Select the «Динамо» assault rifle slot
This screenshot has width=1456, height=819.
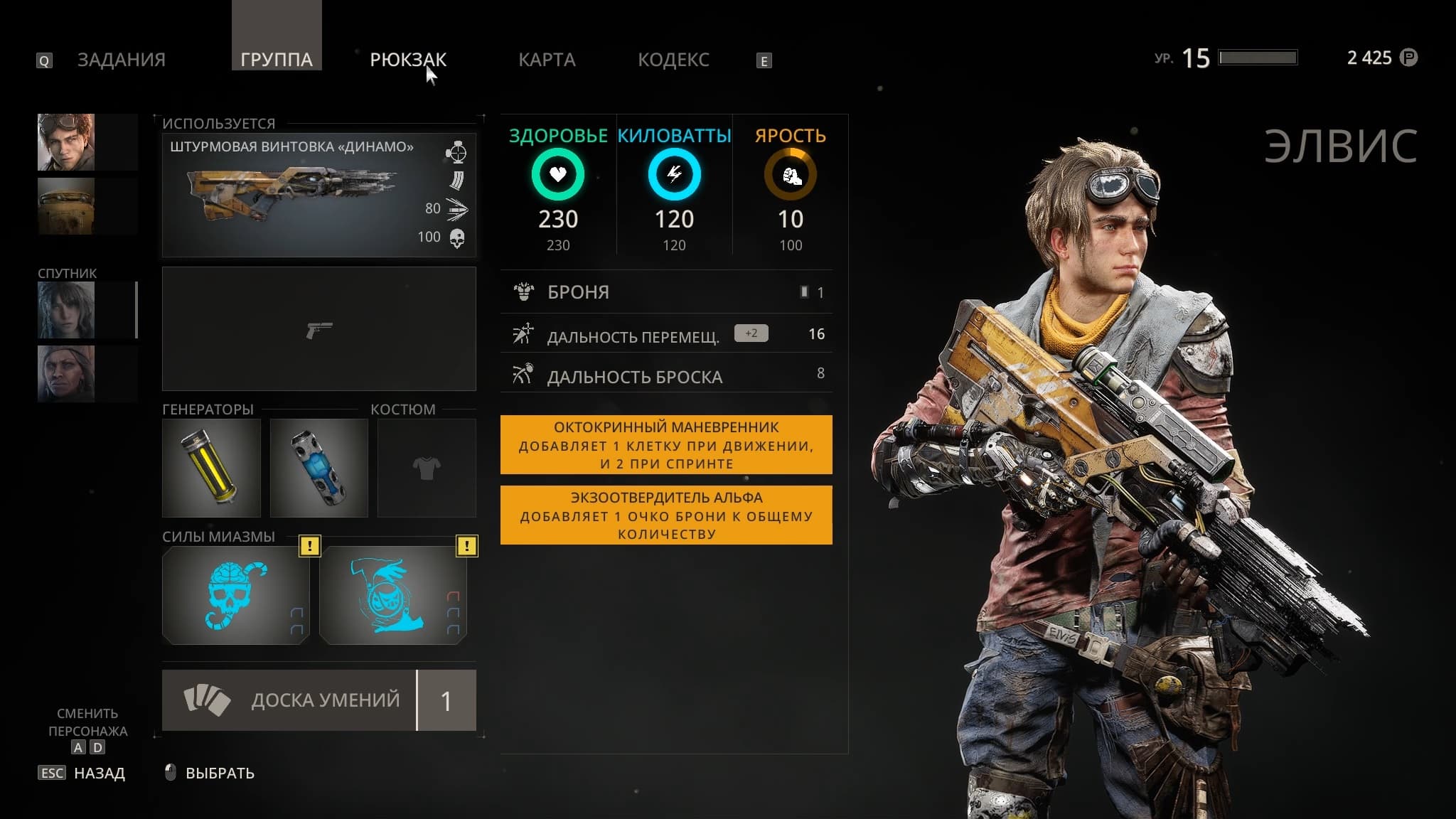click(x=318, y=195)
